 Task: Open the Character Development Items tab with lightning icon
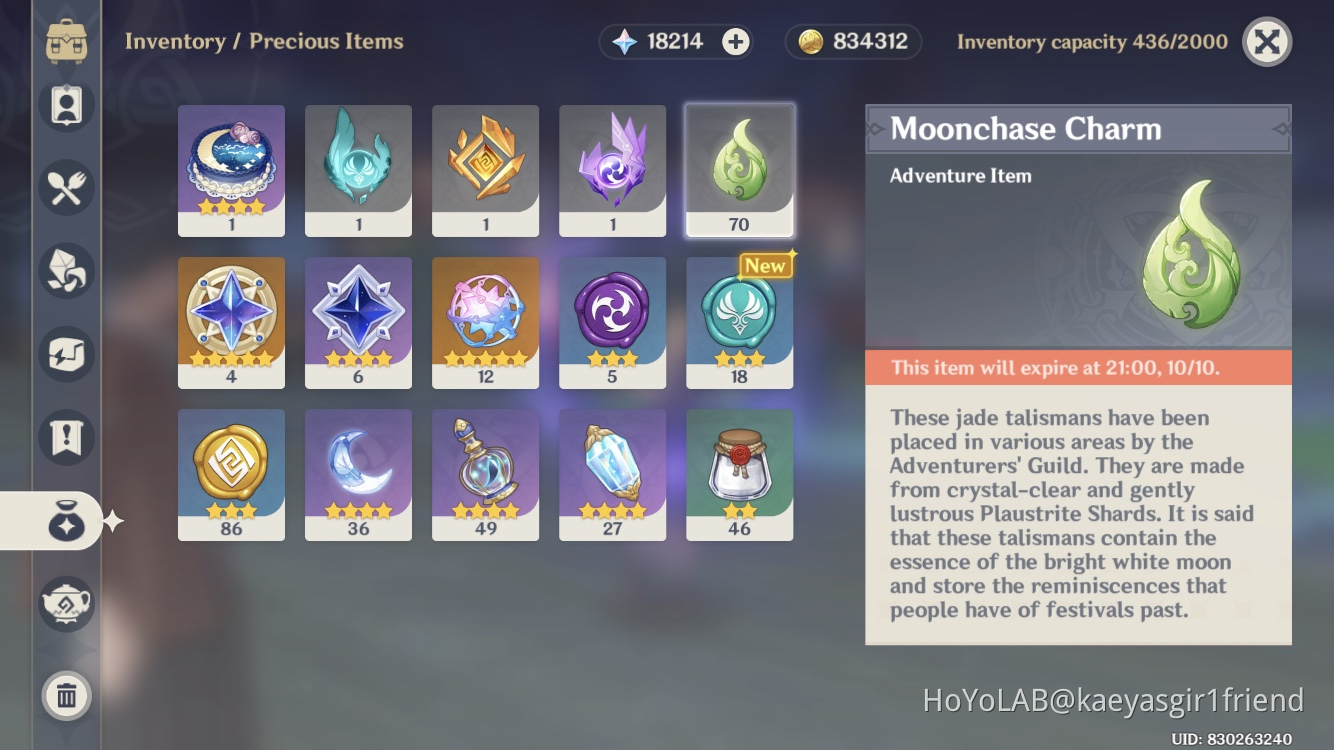coord(66,353)
